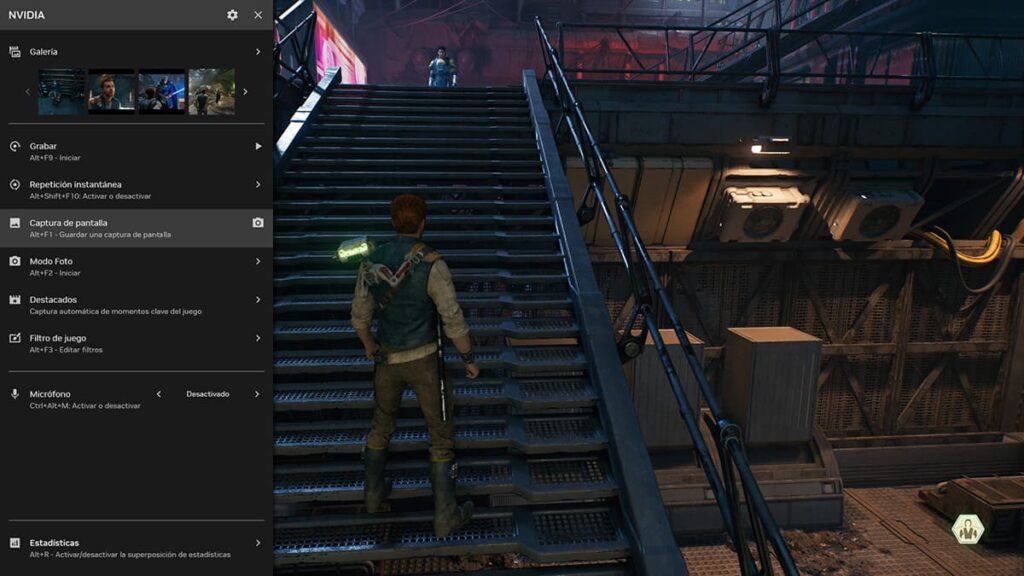Open Repetición instantánea options
The image size is (1024, 576).
point(135,189)
